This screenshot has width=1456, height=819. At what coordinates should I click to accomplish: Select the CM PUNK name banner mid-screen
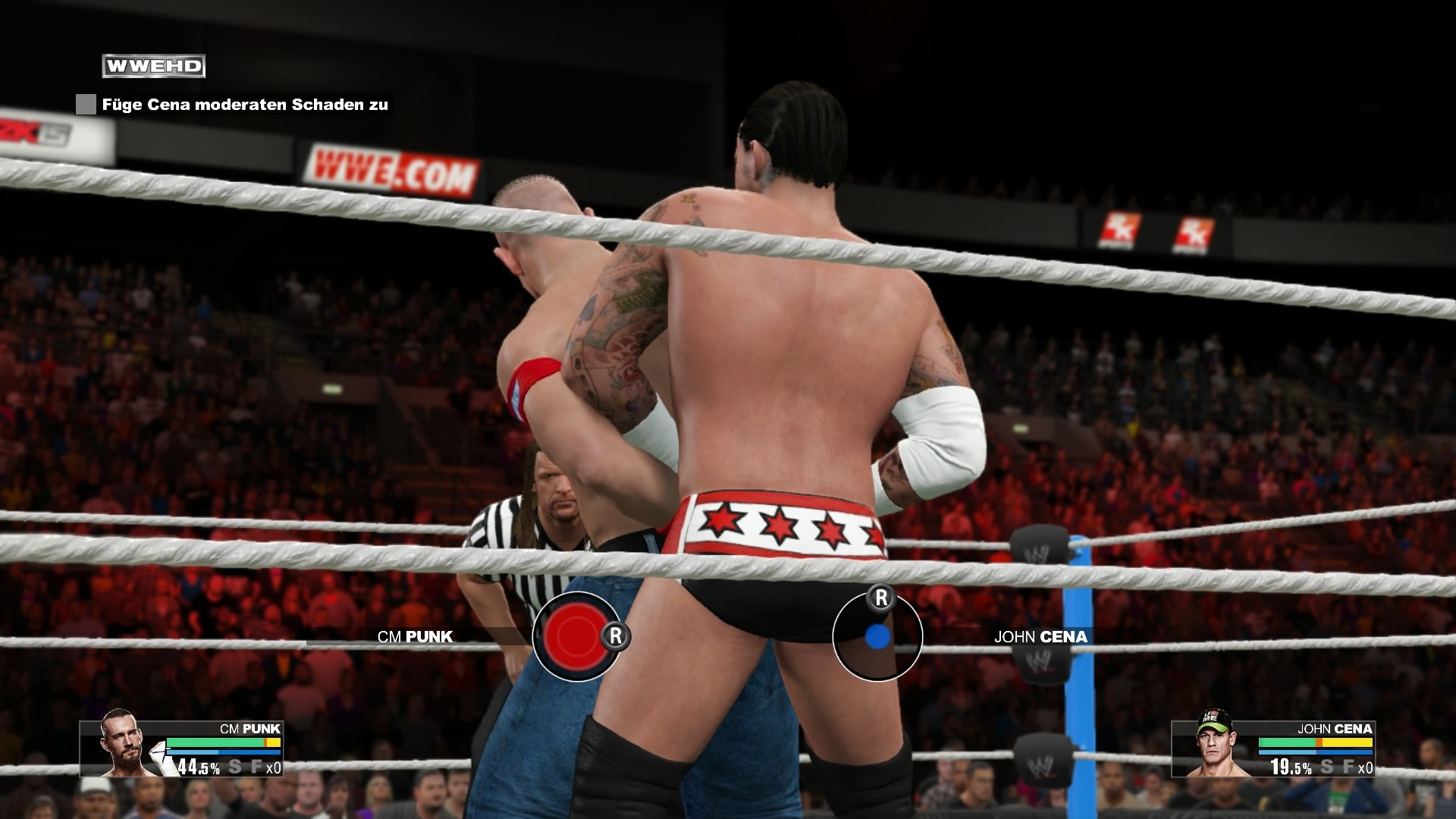[414, 637]
